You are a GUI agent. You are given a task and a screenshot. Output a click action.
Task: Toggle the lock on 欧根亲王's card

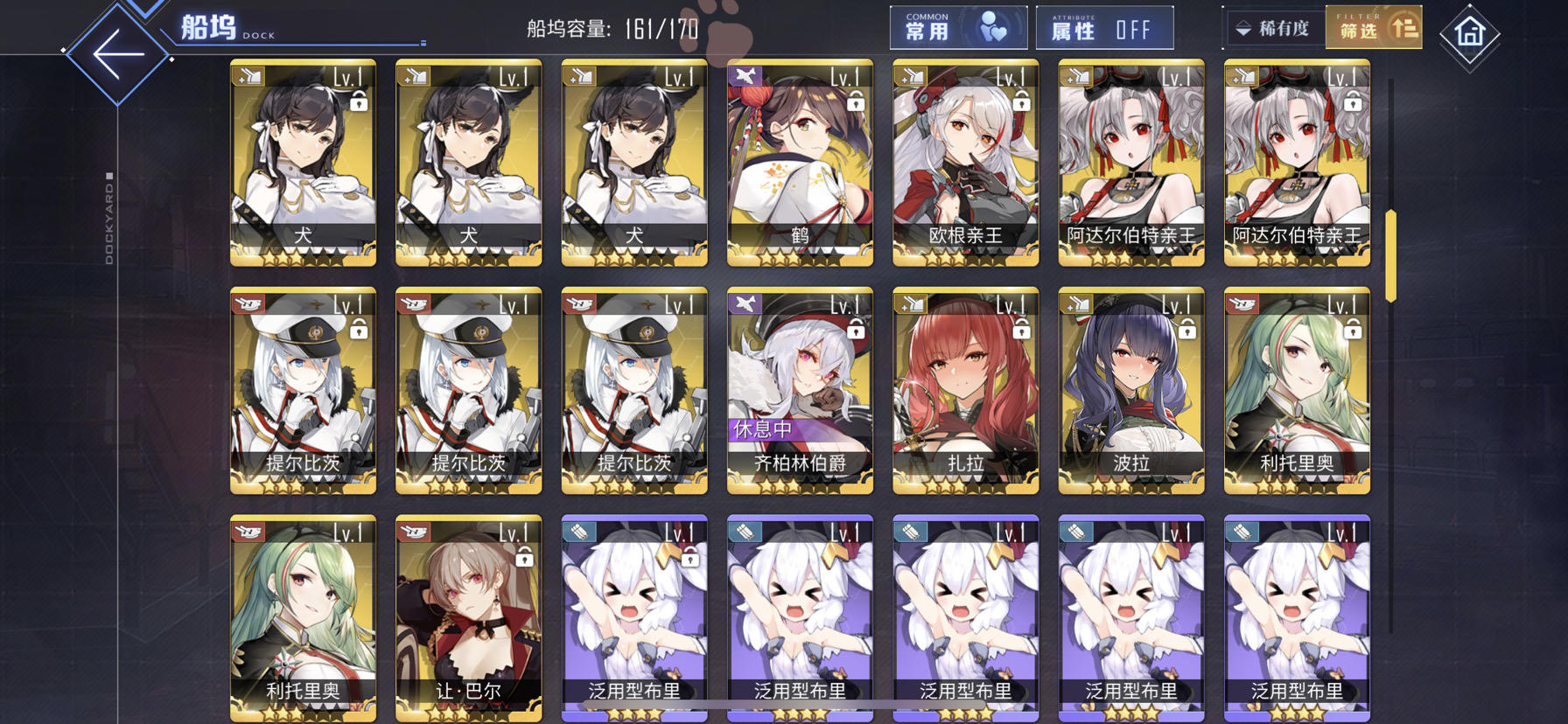pos(1020,105)
